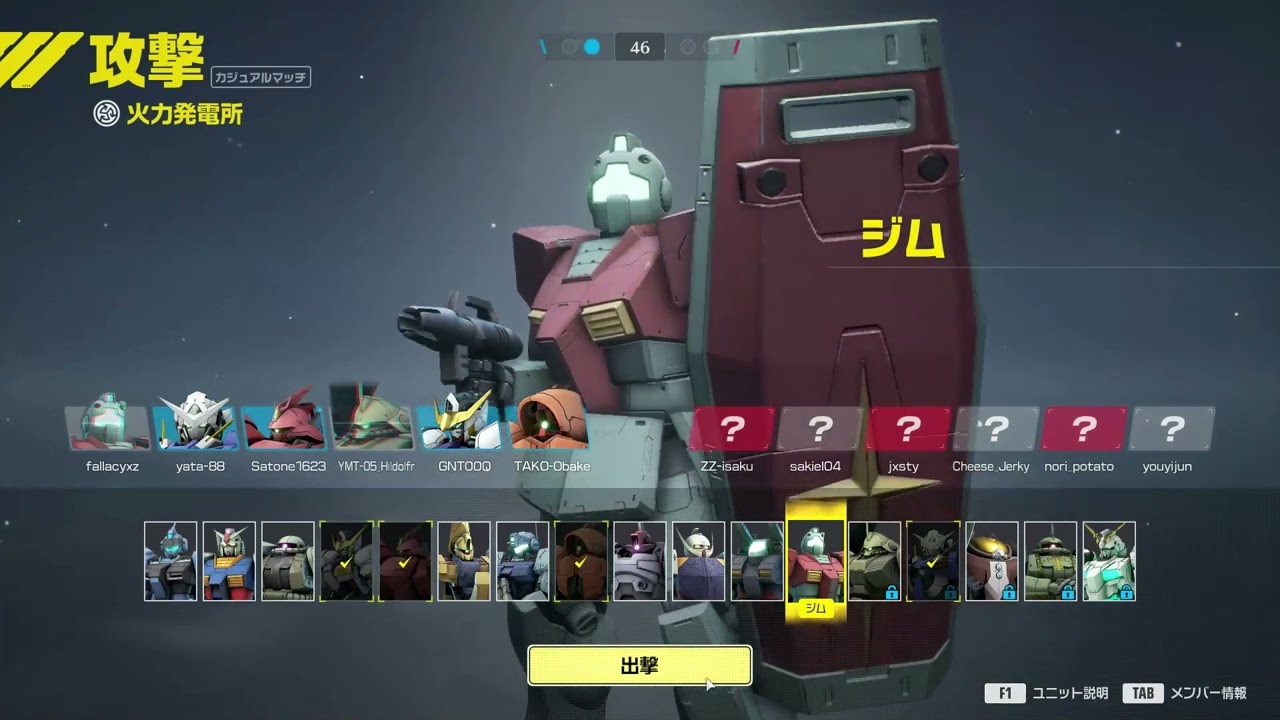Click enemy youyijun's hidden unit tile
This screenshot has width=1280, height=720.
1171,429
